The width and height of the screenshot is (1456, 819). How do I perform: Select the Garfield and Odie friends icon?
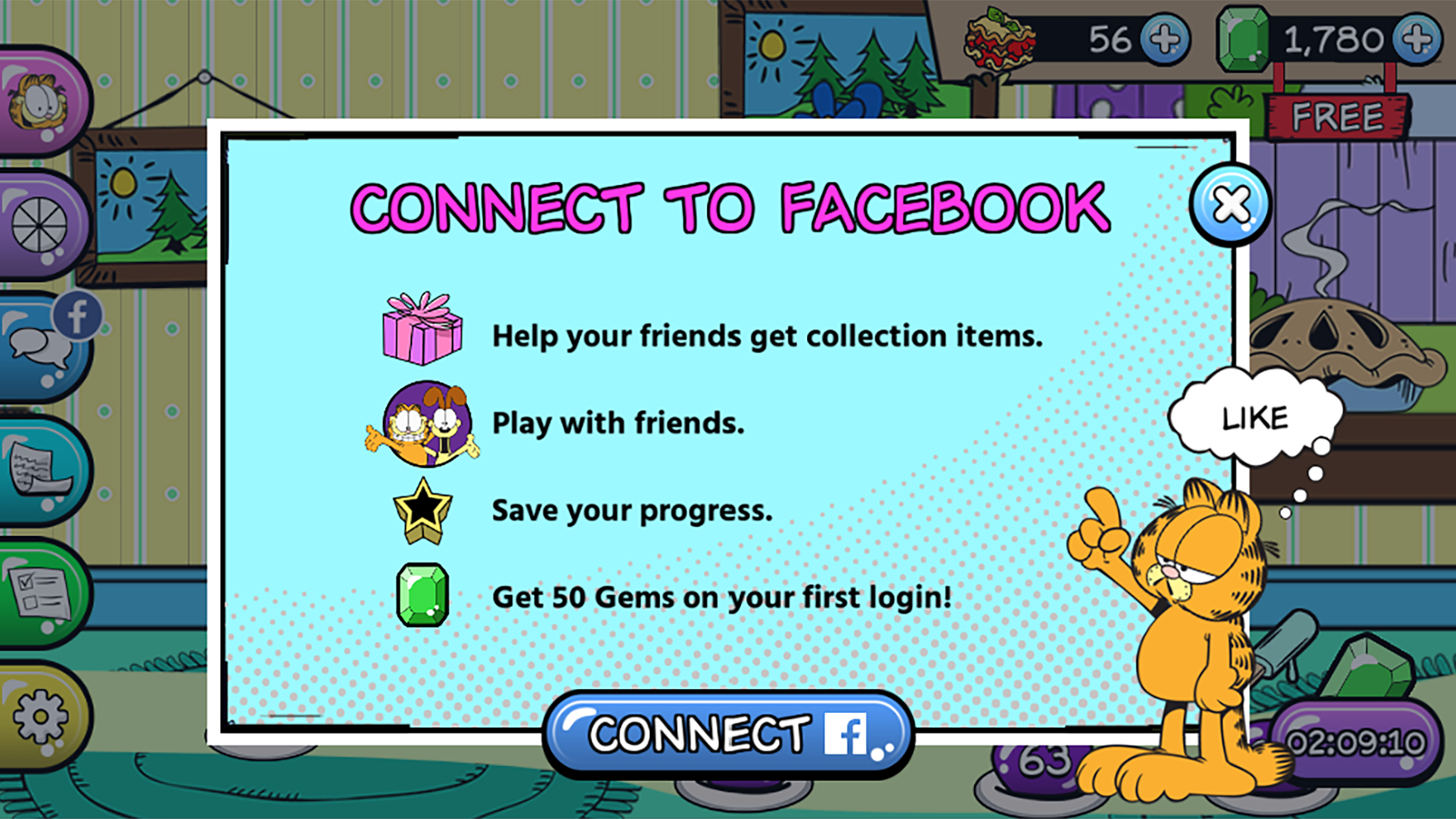[427, 422]
